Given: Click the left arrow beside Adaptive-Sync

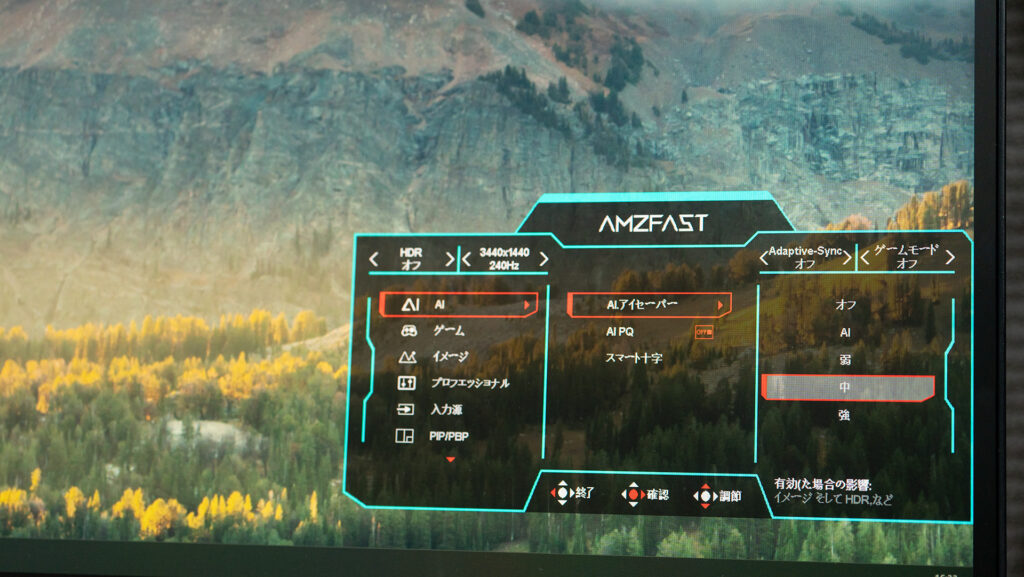Looking at the screenshot, I should (x=764, y=259).
